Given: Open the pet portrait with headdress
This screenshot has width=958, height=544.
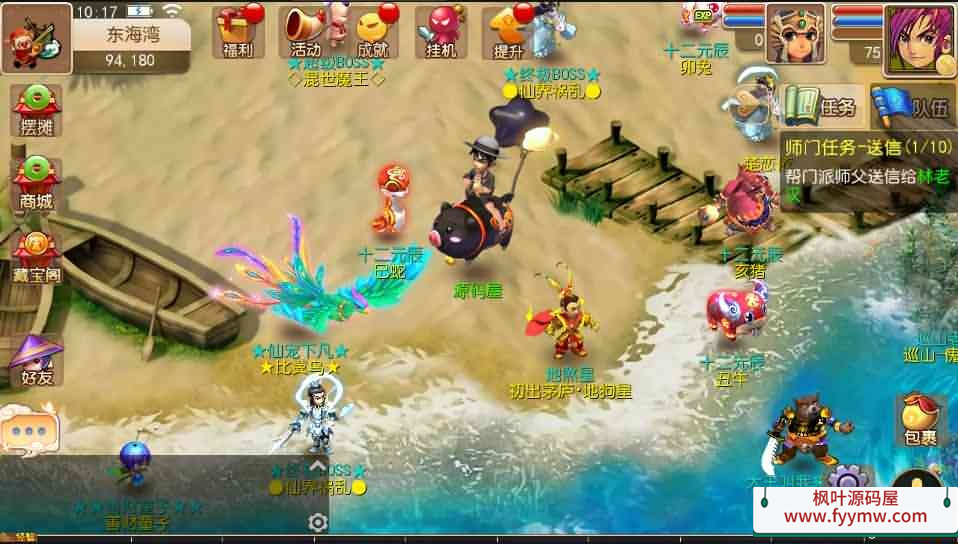Looking at the screenshot, I should coord(795,34).
